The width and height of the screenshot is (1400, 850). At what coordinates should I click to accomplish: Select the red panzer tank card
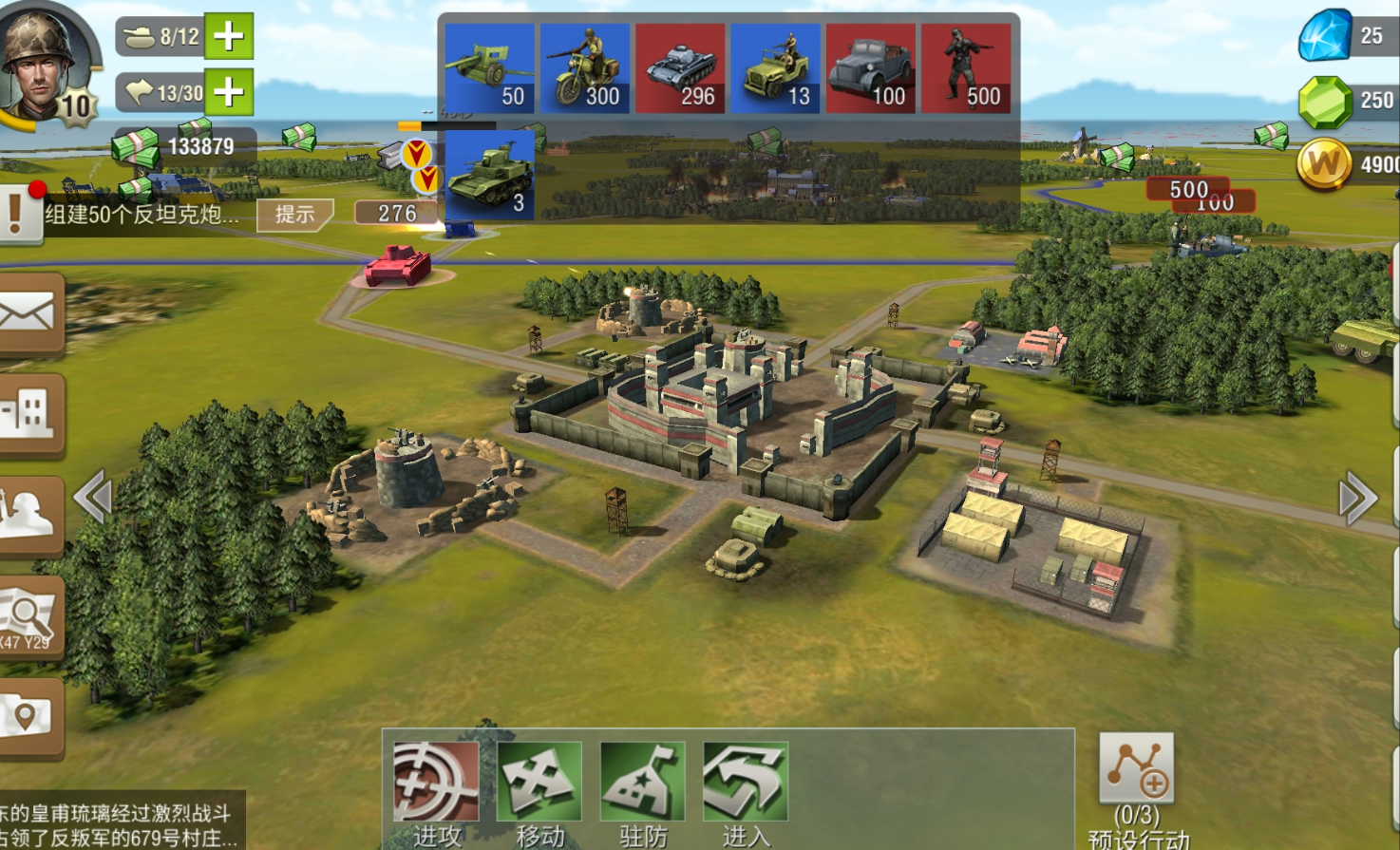pos(680,69)
